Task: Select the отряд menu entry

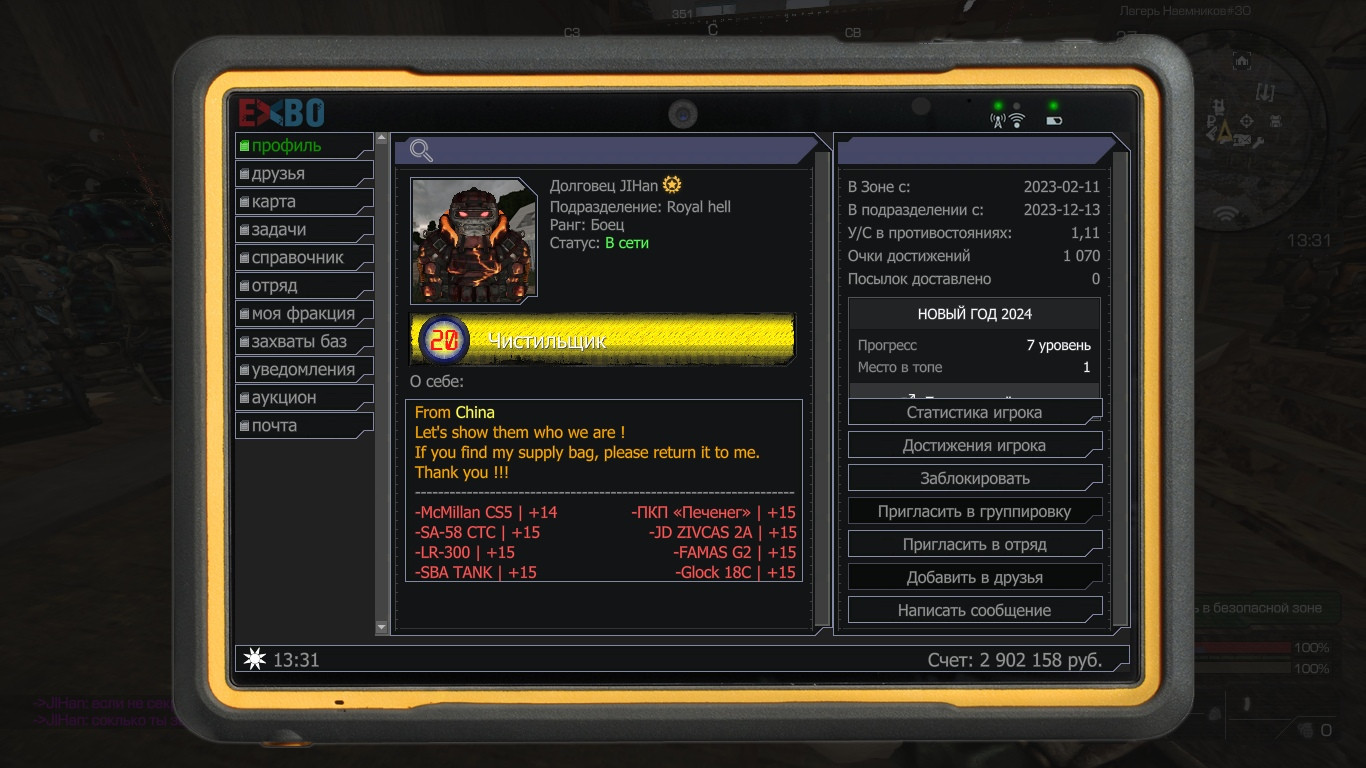Action: pos(303,286)
